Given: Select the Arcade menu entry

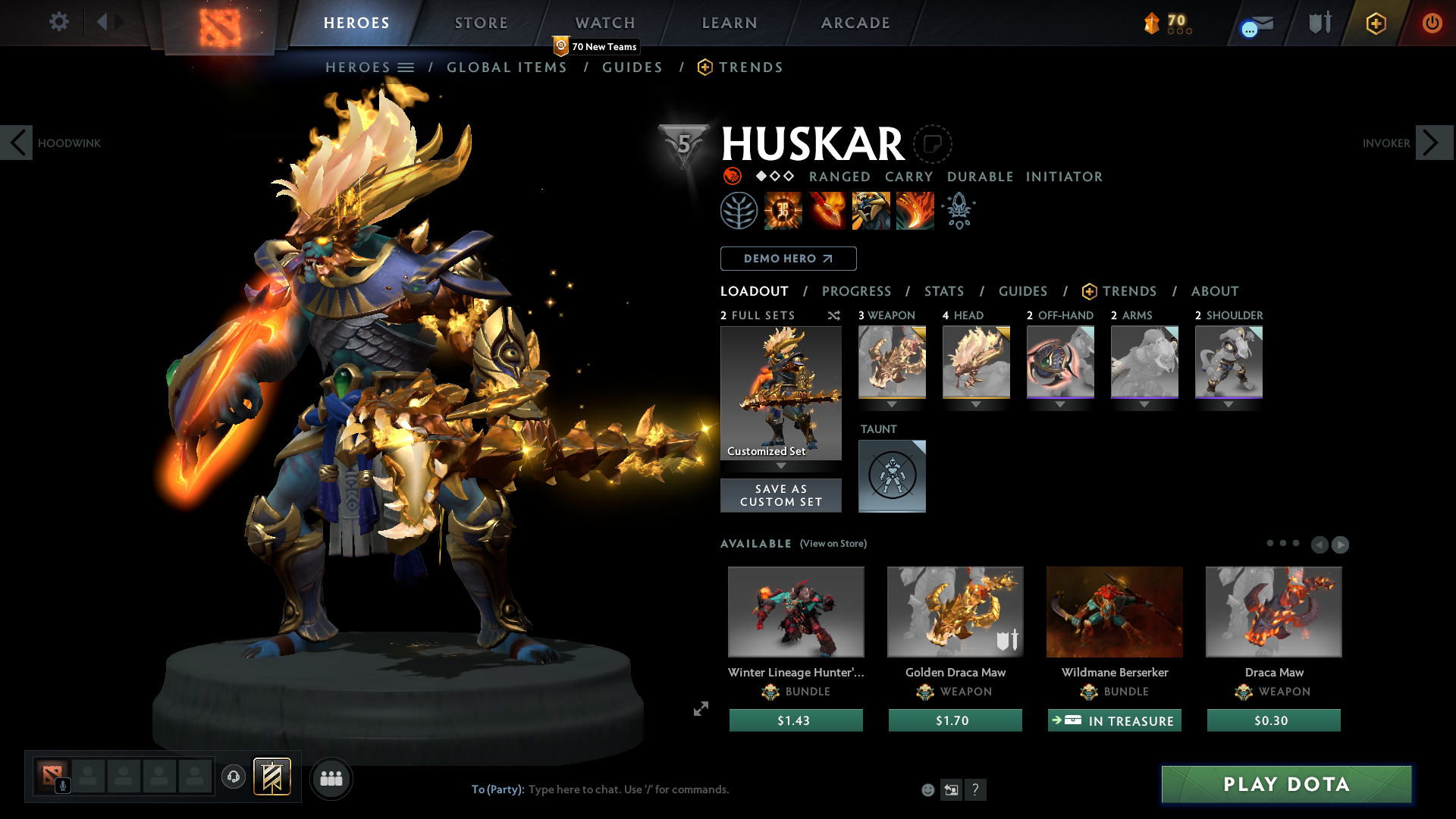Looking at the screenshot, I should pos(855,23).
